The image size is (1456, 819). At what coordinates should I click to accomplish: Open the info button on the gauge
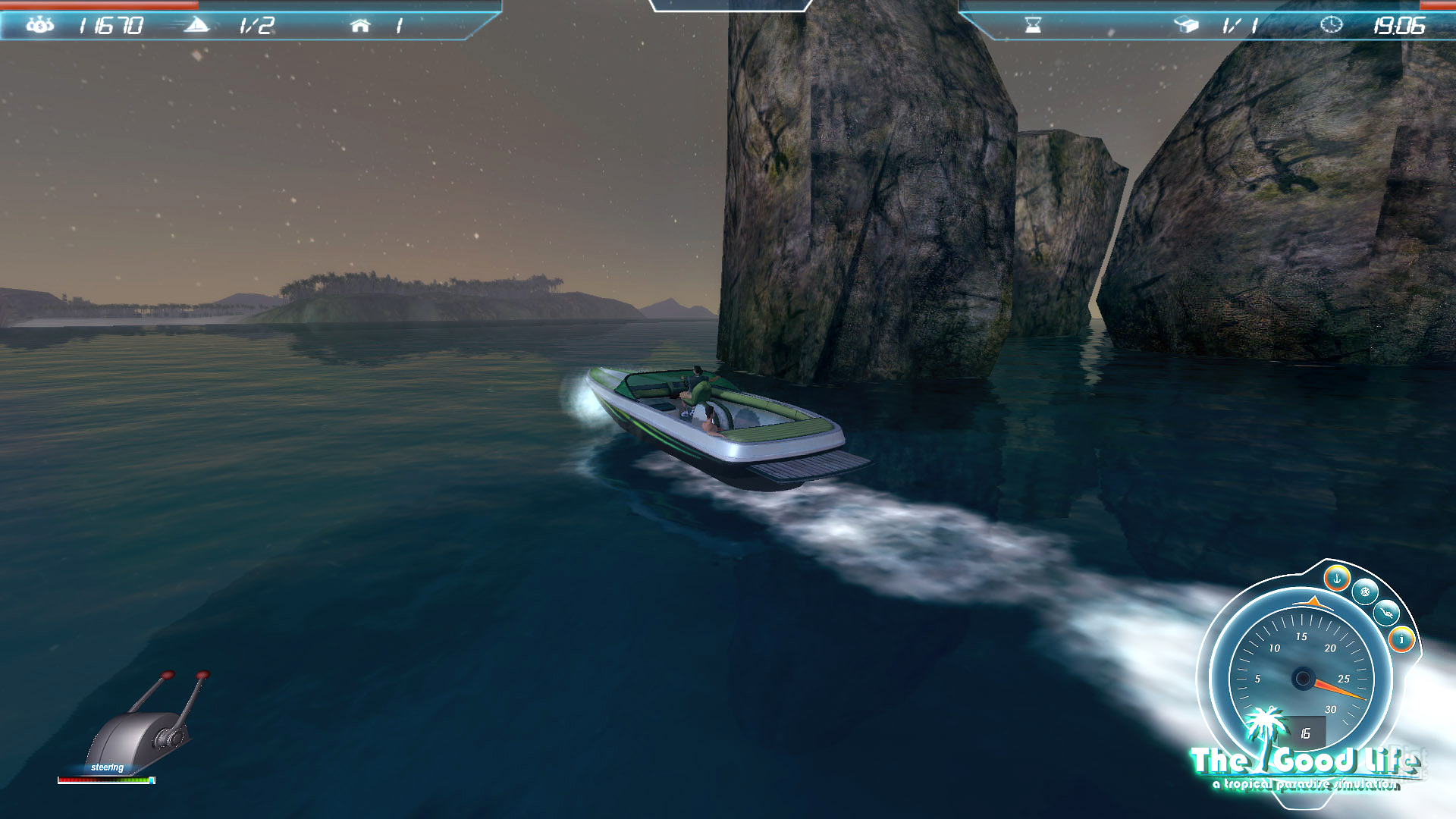tap(1401, 639)
